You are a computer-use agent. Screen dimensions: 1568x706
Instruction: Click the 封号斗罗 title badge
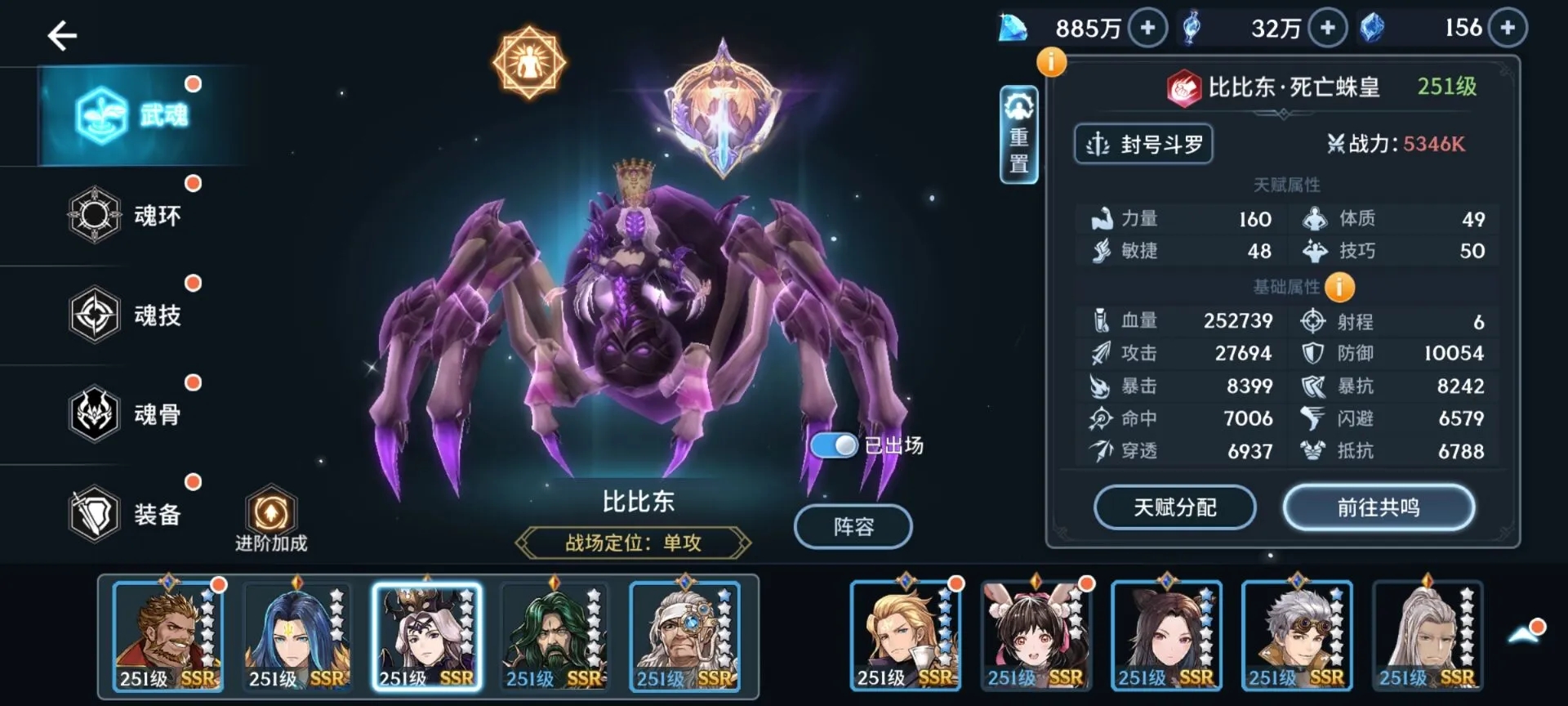click(1143, 143)
